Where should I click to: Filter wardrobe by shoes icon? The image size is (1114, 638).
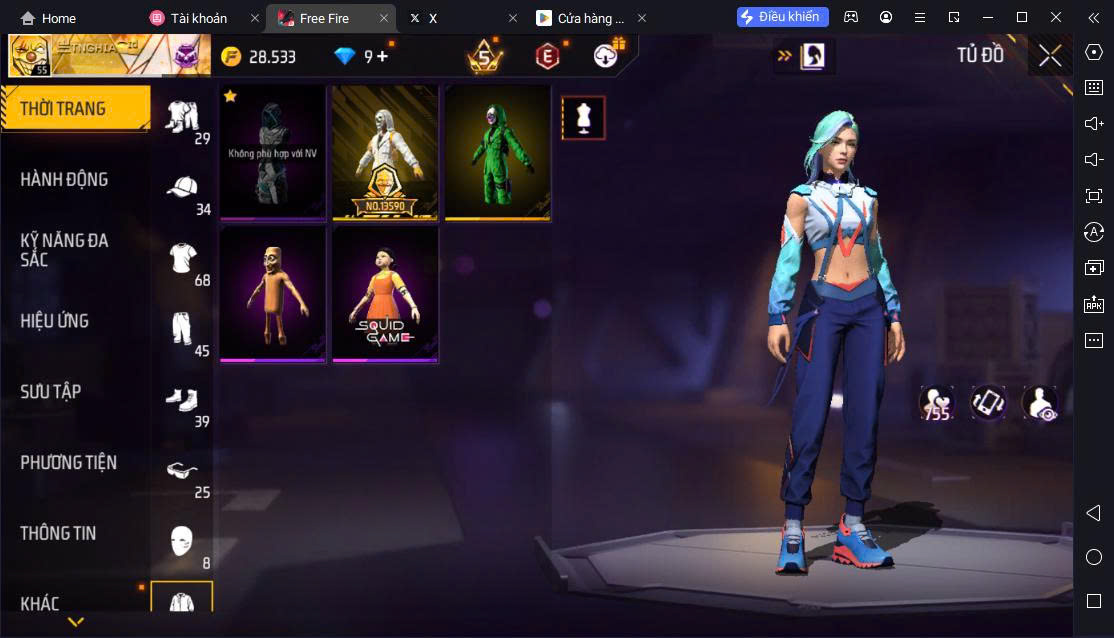tap(182, 400)
